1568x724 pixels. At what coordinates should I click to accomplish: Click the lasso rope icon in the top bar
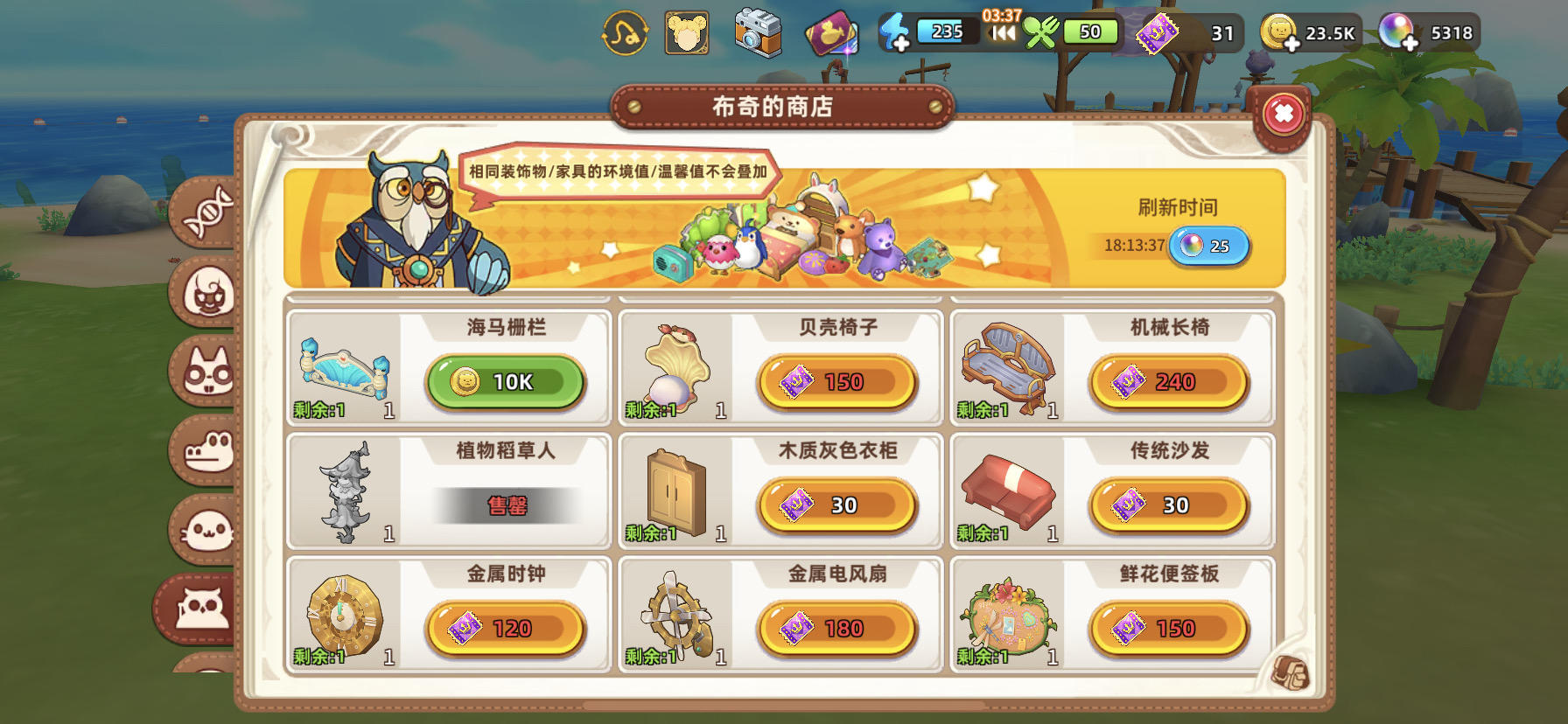626,34
